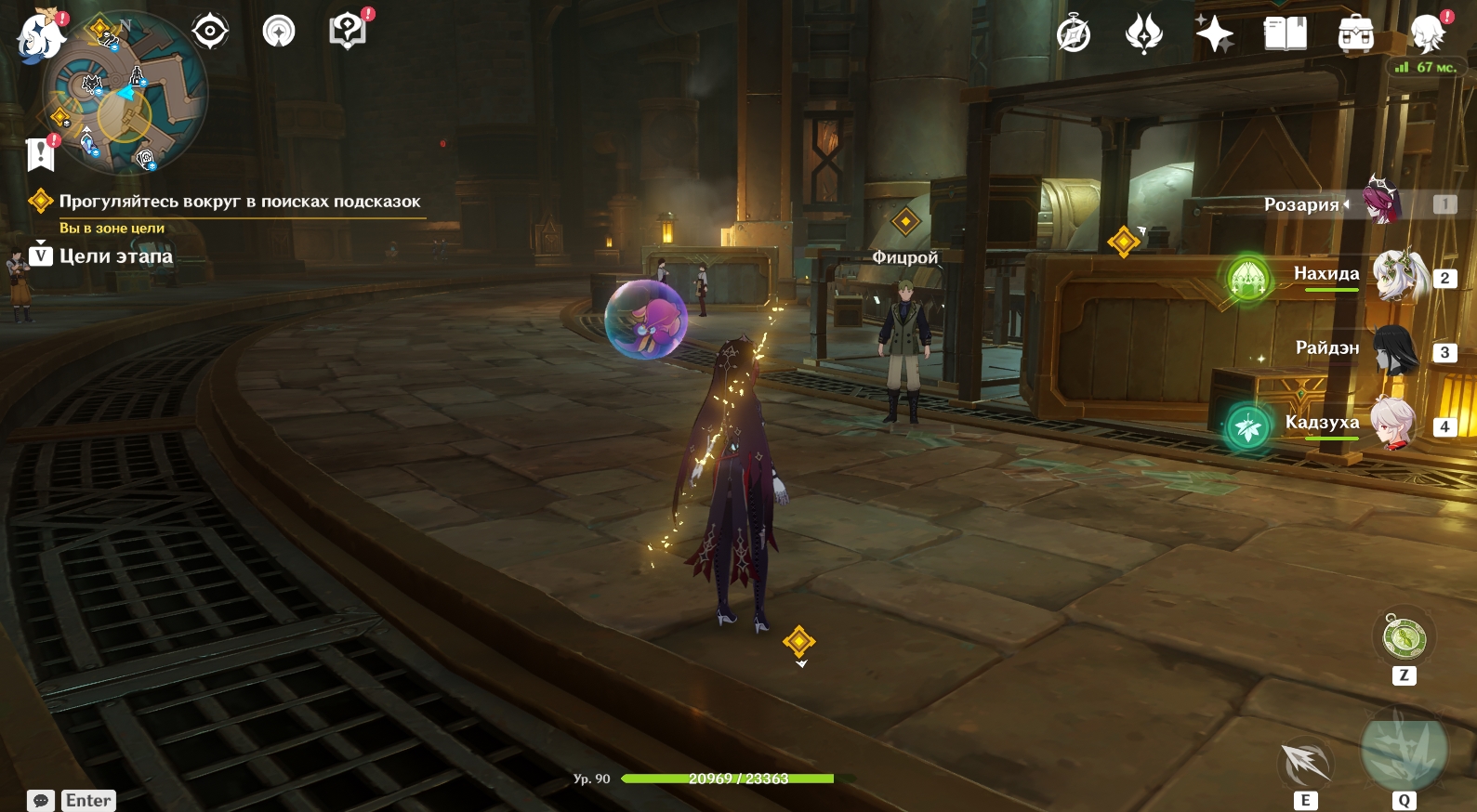Image resolution: width=1477 pixels, height=812 pixels.
Task: Open the compass Events icon
Action: 1074,35
